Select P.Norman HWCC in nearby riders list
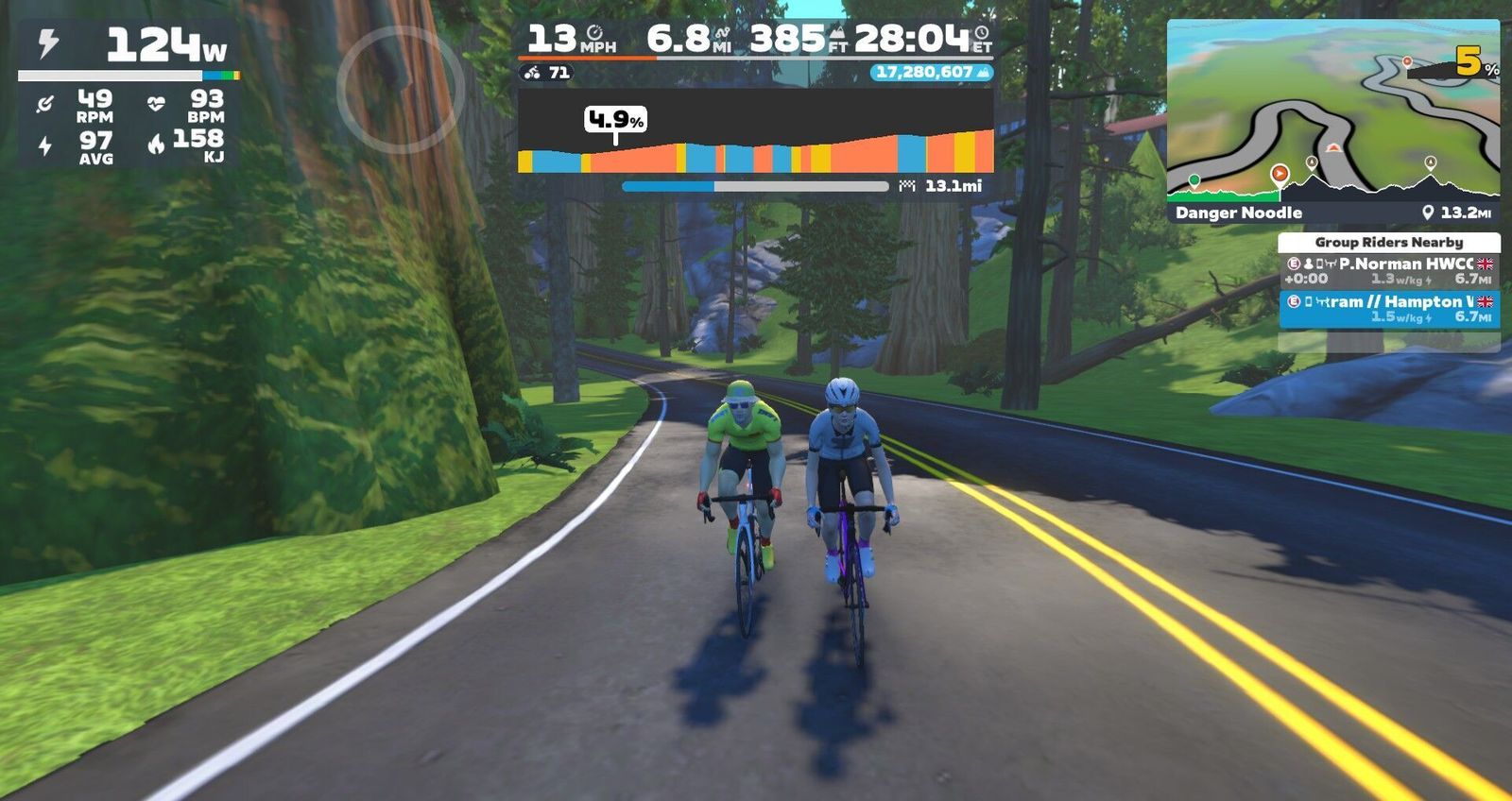 [1388, 271]
